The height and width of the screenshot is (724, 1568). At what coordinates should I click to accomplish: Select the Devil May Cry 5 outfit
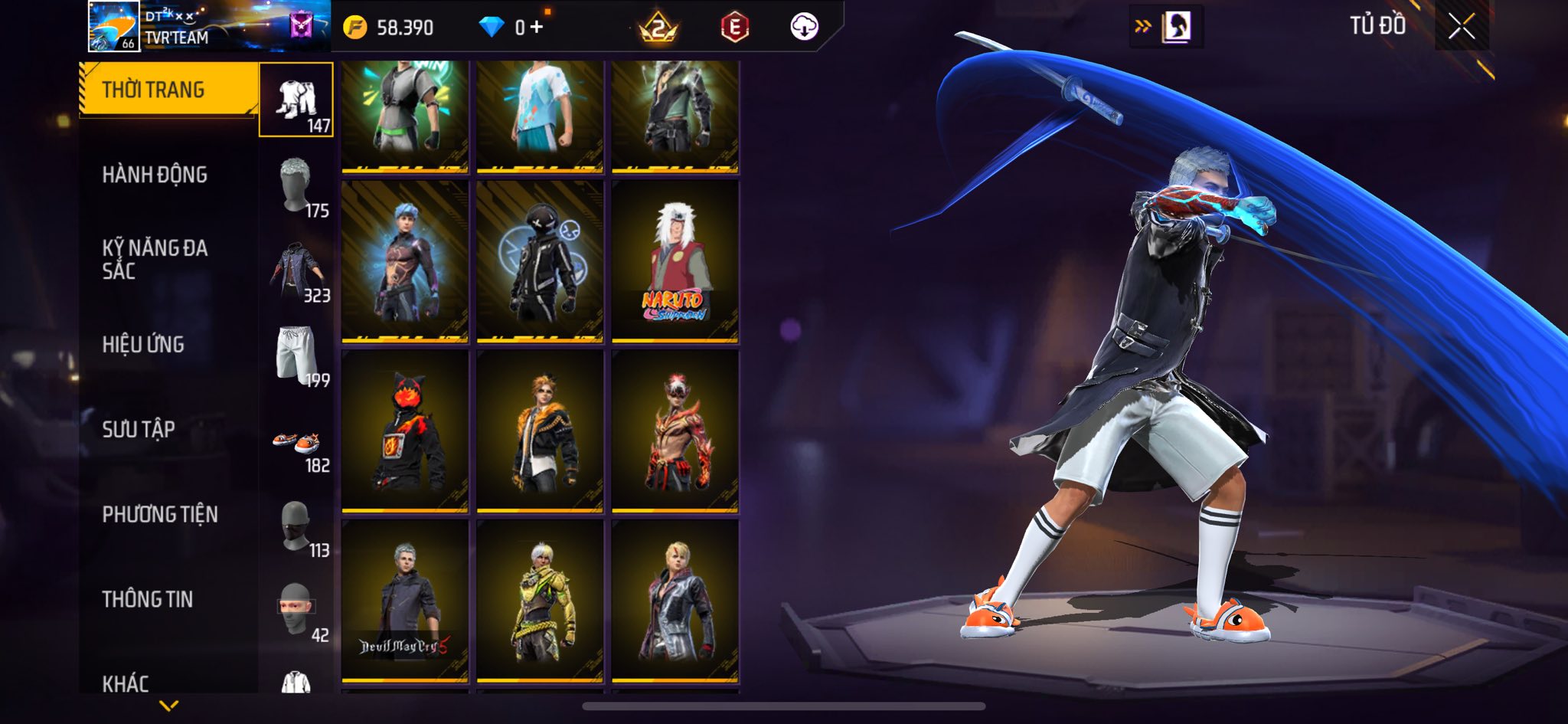coord(404,600)
